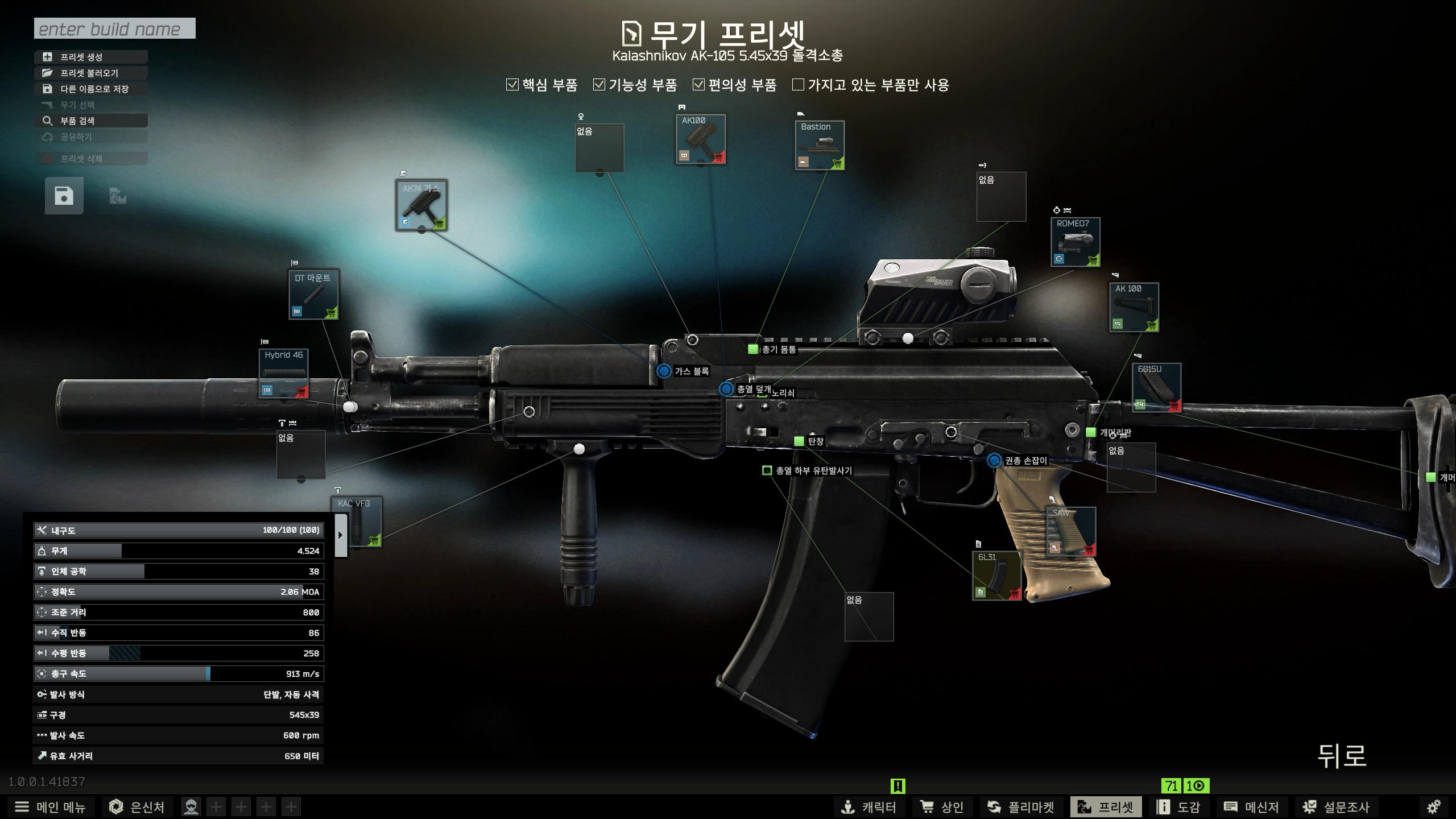Open the part search (부품 검색)
The height and width of the screenshot is (819, 1456).
[x=91, y=121]
